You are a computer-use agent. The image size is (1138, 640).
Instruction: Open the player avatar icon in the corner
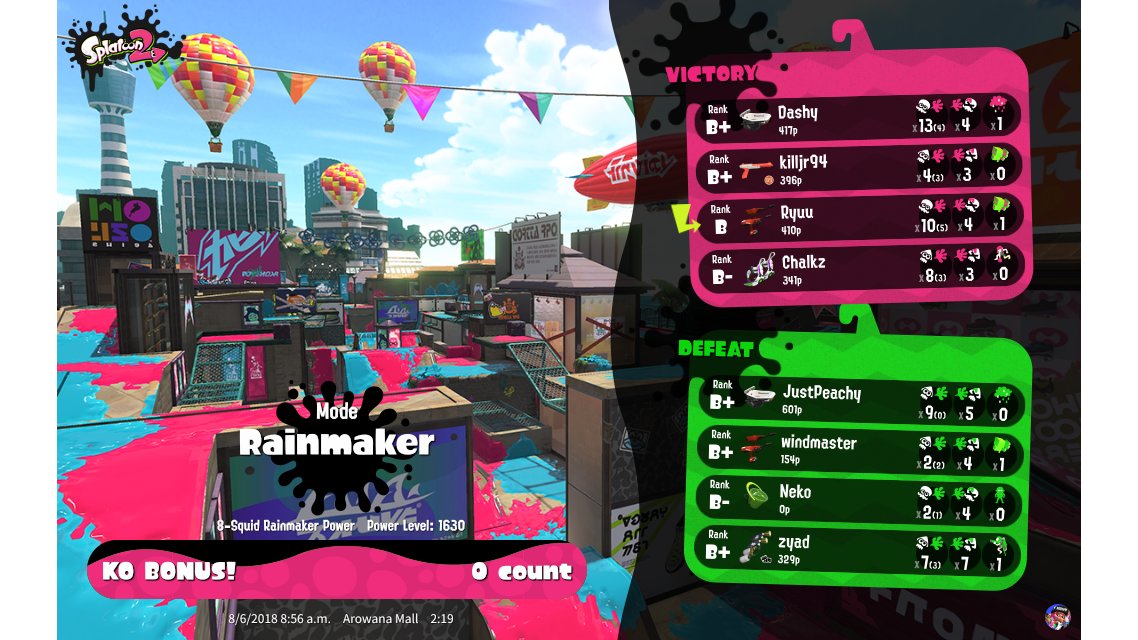tap(1055, 615)
